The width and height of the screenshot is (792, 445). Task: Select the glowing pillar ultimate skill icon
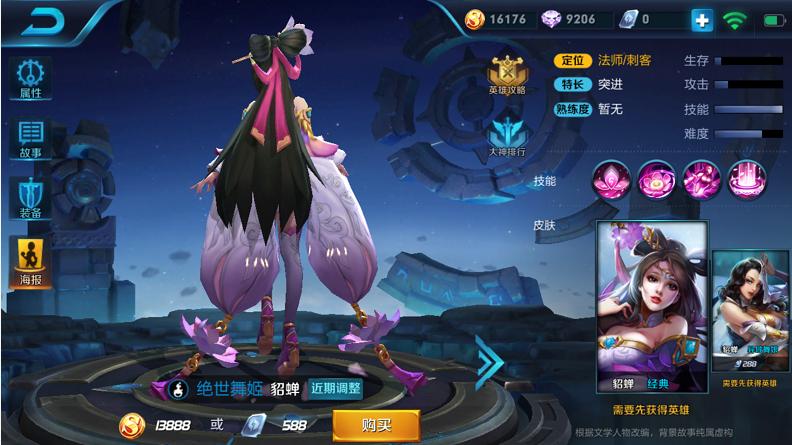click(745, 181)
